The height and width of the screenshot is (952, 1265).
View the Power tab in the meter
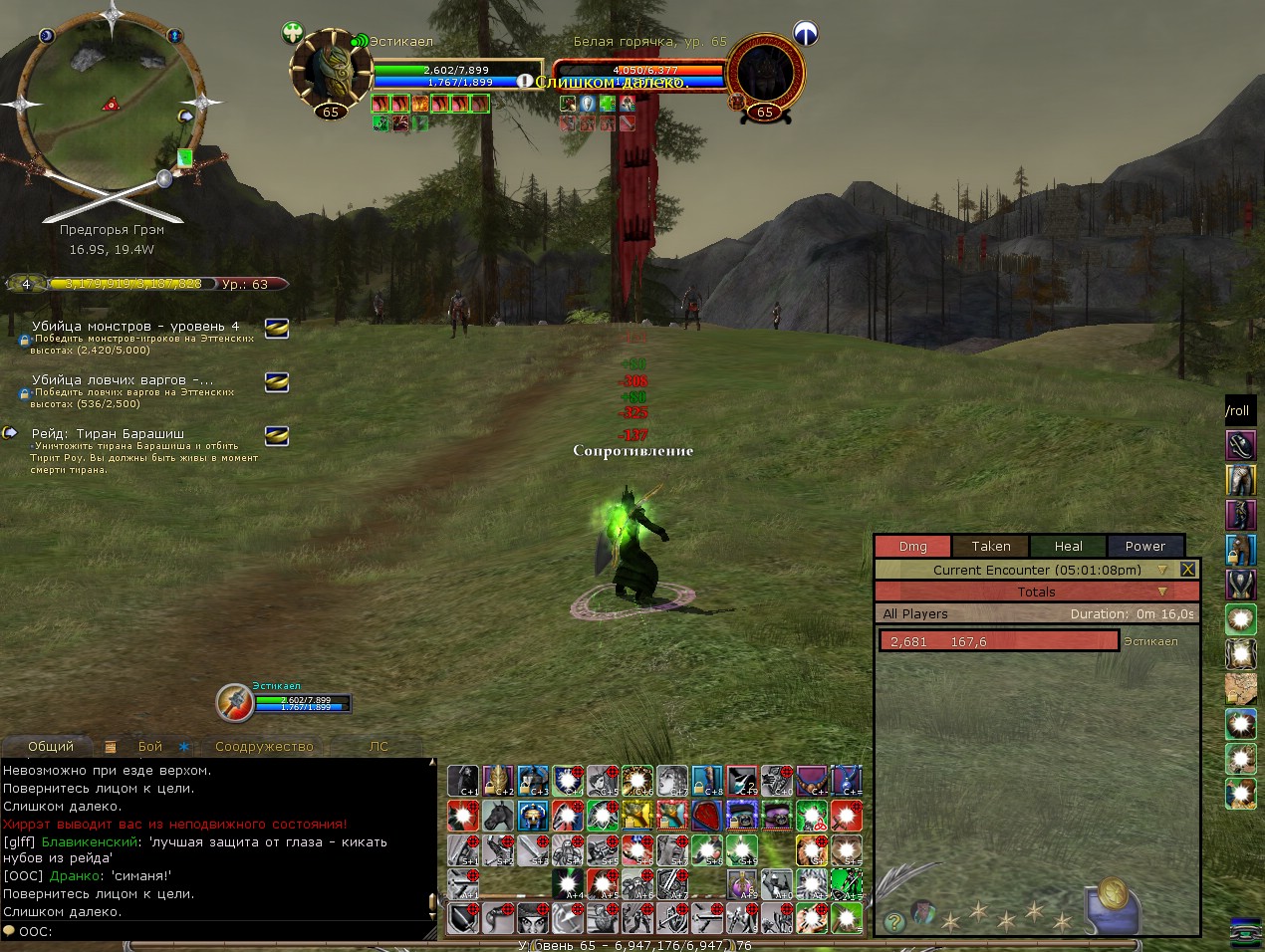pyautogui.click(x=1144, y=546)
